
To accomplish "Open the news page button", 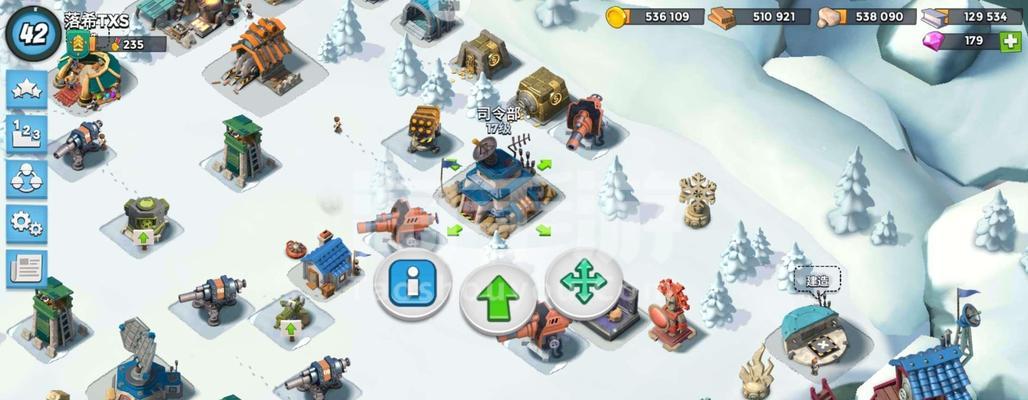I will click(x=27, y=268).
